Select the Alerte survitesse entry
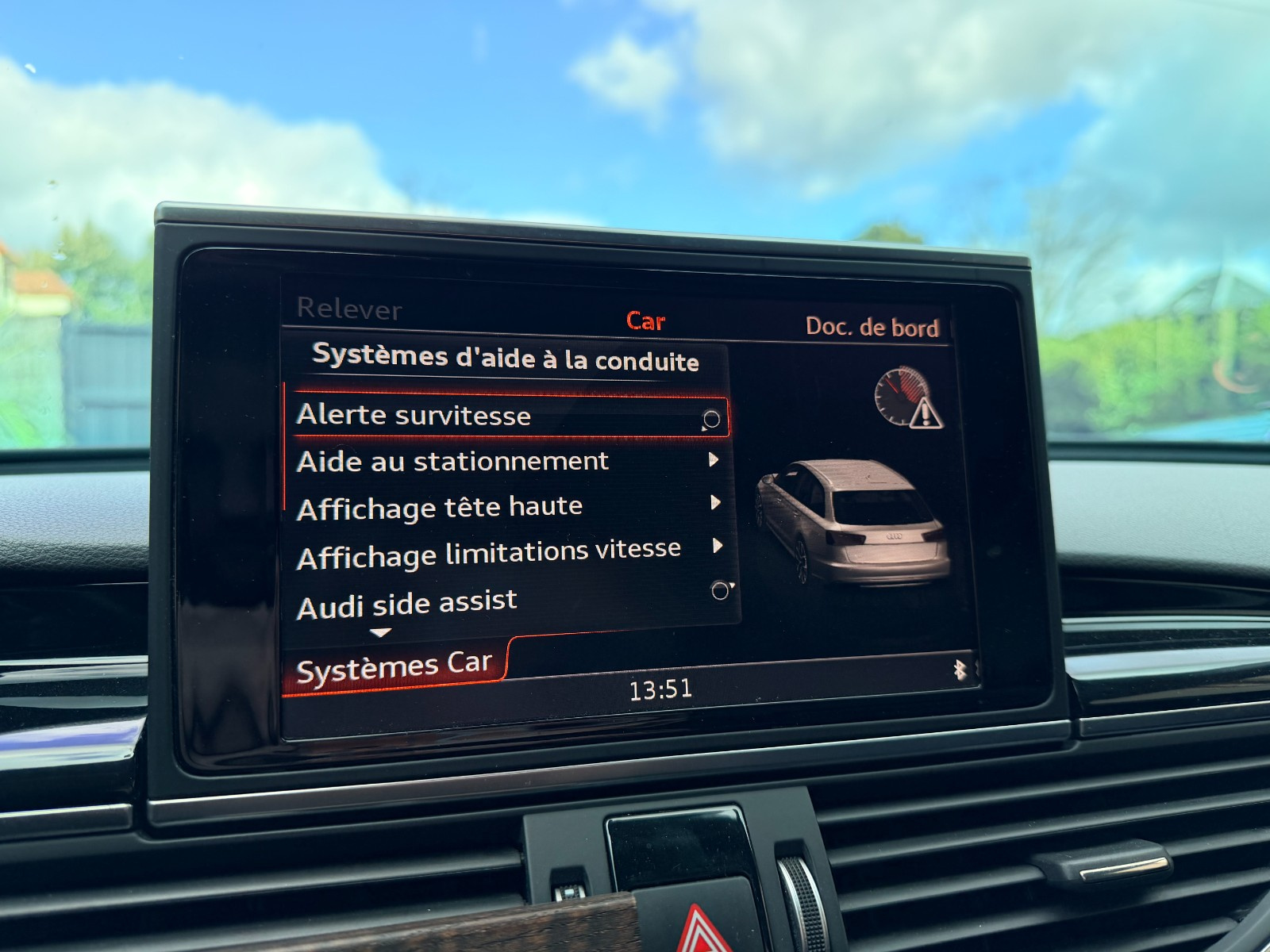This screenshot has height=952, width=1270. tap(414, 416)
